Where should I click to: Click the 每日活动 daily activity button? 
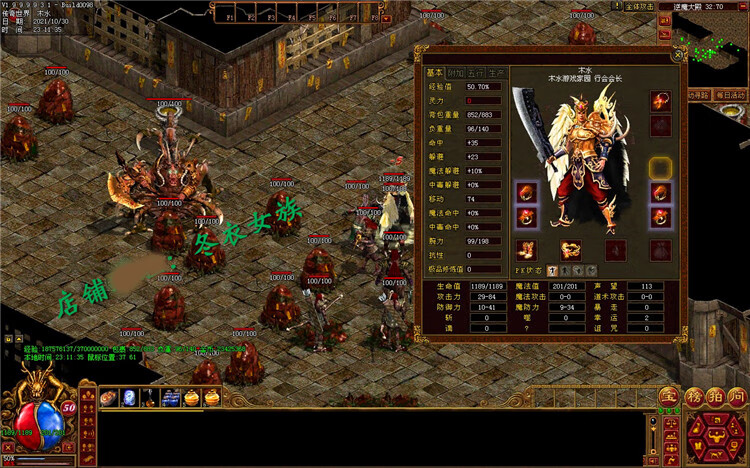[x=731, y=95]
